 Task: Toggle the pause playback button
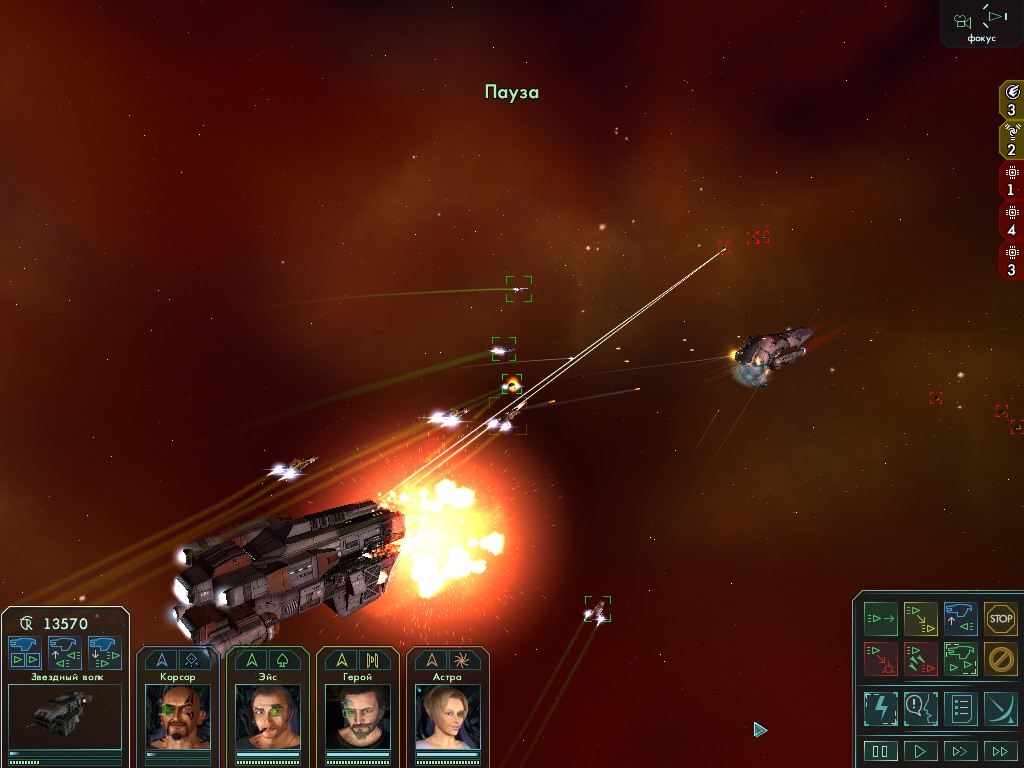(x=880, y=751)
